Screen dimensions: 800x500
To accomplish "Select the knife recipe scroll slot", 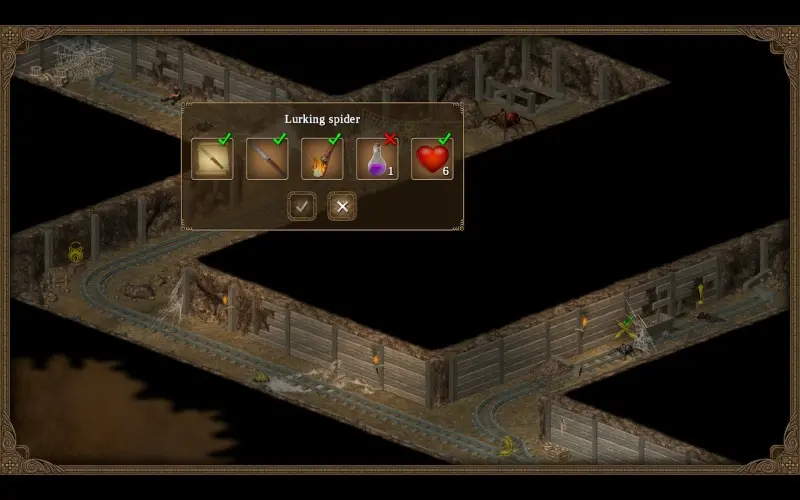I will pyautogui.click(x=212, y=159).
